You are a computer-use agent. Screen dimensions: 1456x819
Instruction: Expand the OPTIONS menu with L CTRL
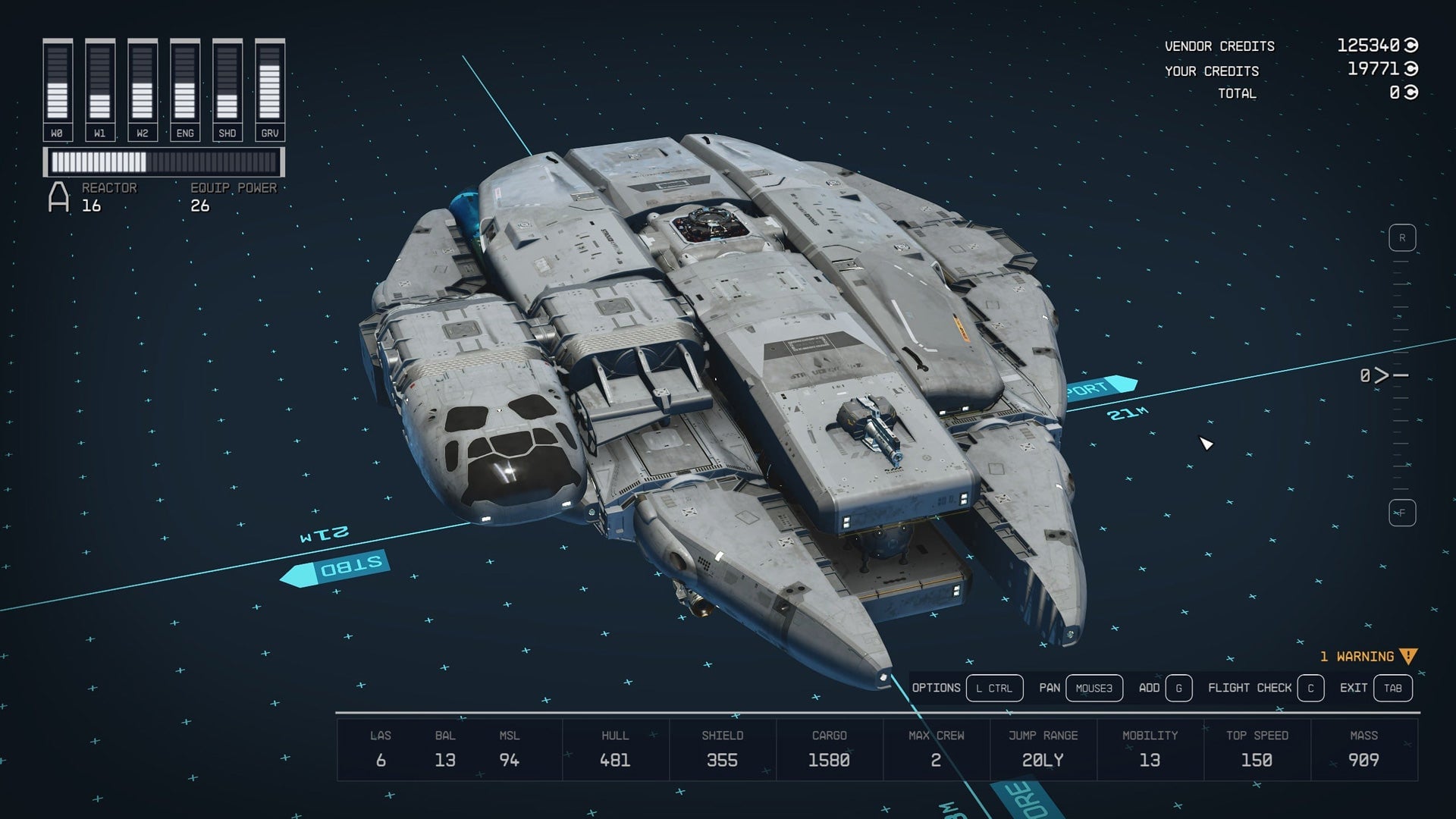tap(995, 688)
